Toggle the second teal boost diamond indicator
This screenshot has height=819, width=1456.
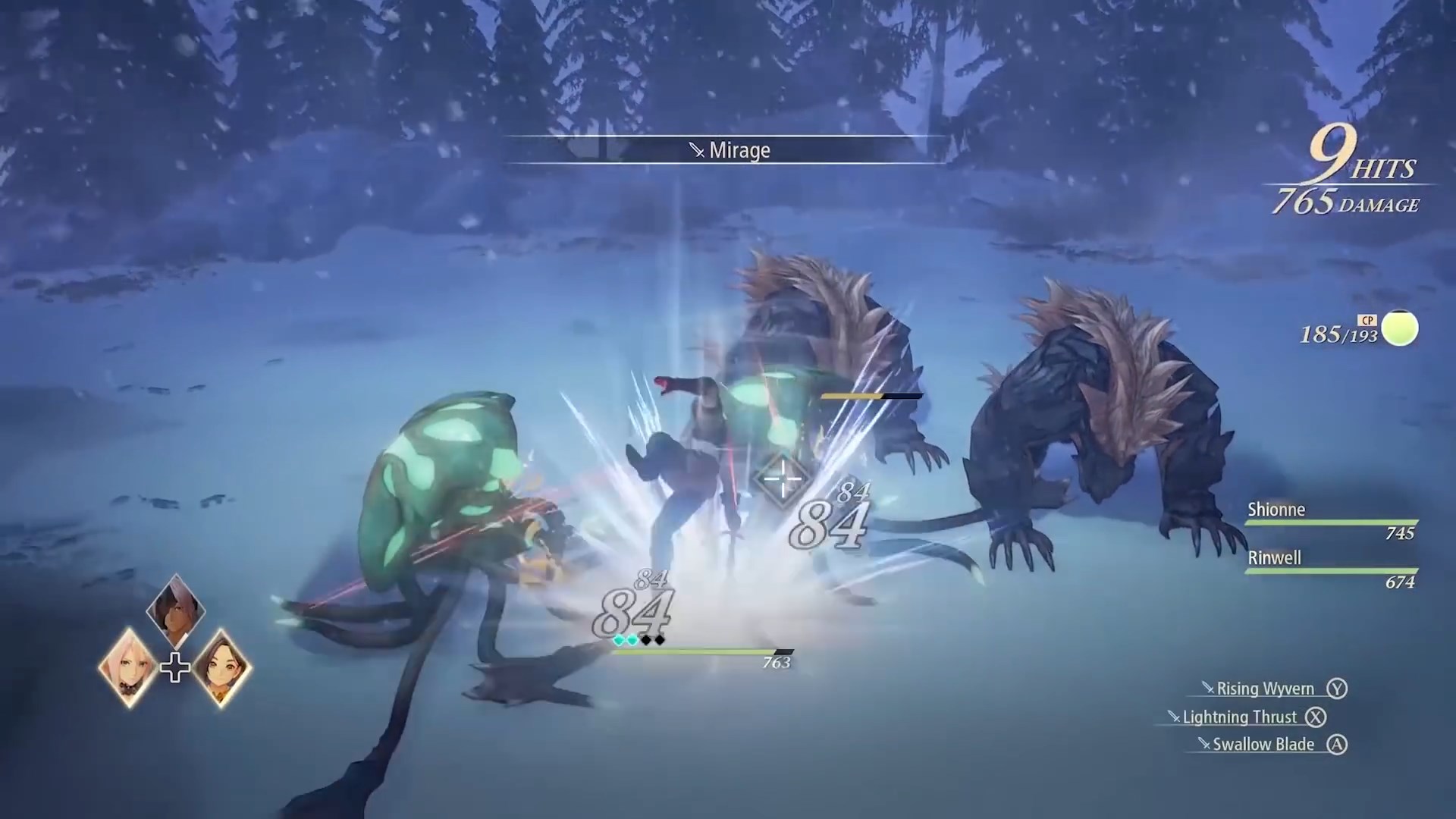(632, 640)
